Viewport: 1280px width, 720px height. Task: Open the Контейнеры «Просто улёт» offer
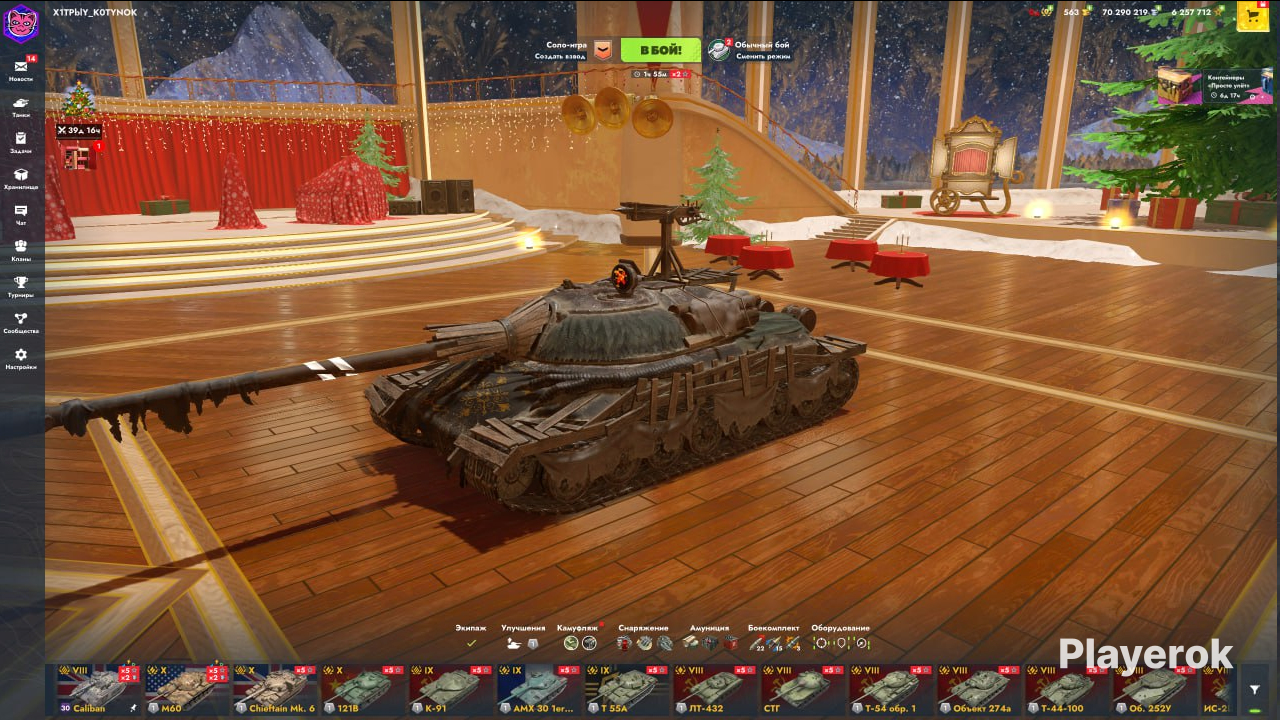(1216, 86)
